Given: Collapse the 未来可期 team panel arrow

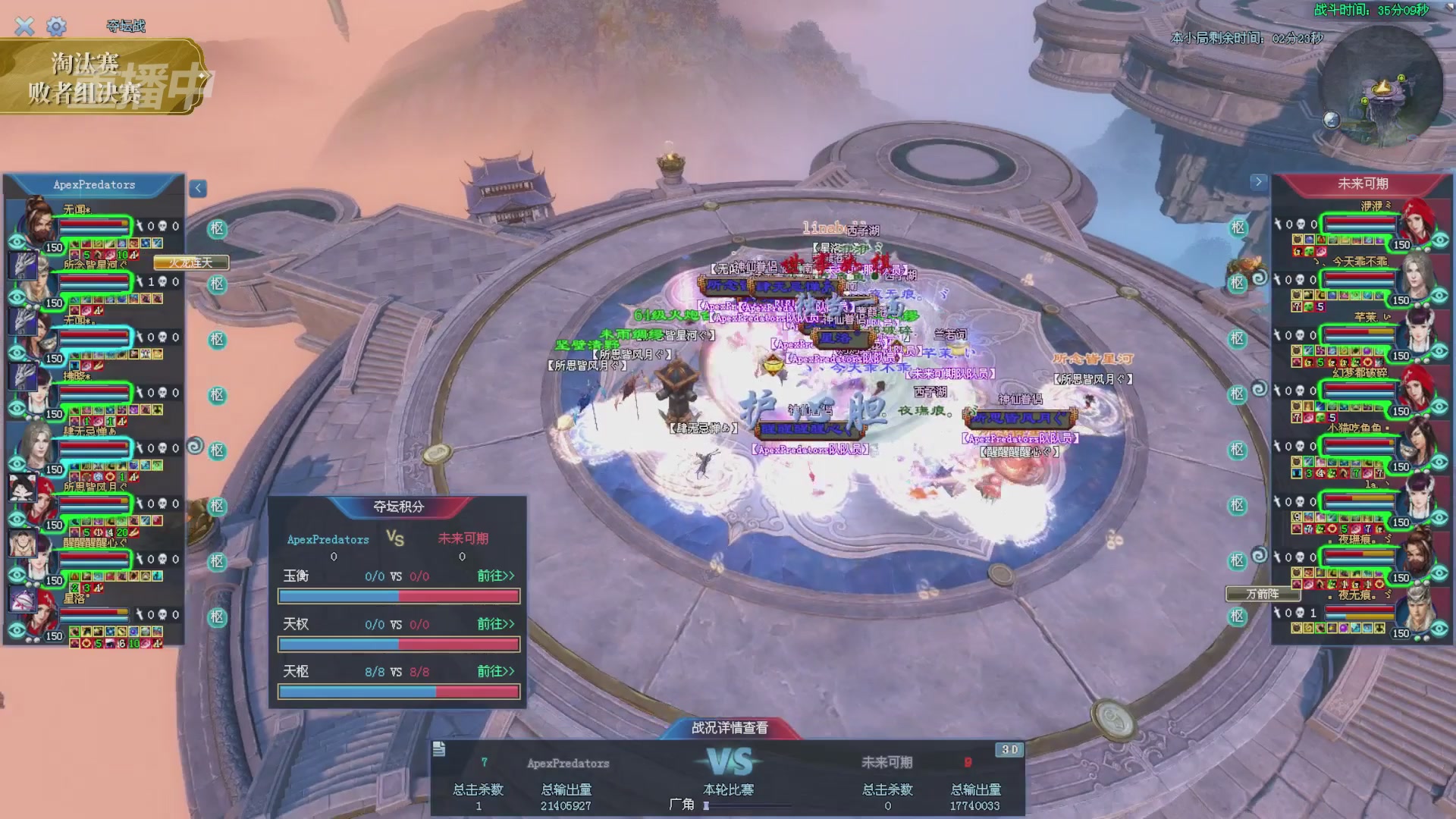Looking at the screenshot, I should tap(1258, 182).
